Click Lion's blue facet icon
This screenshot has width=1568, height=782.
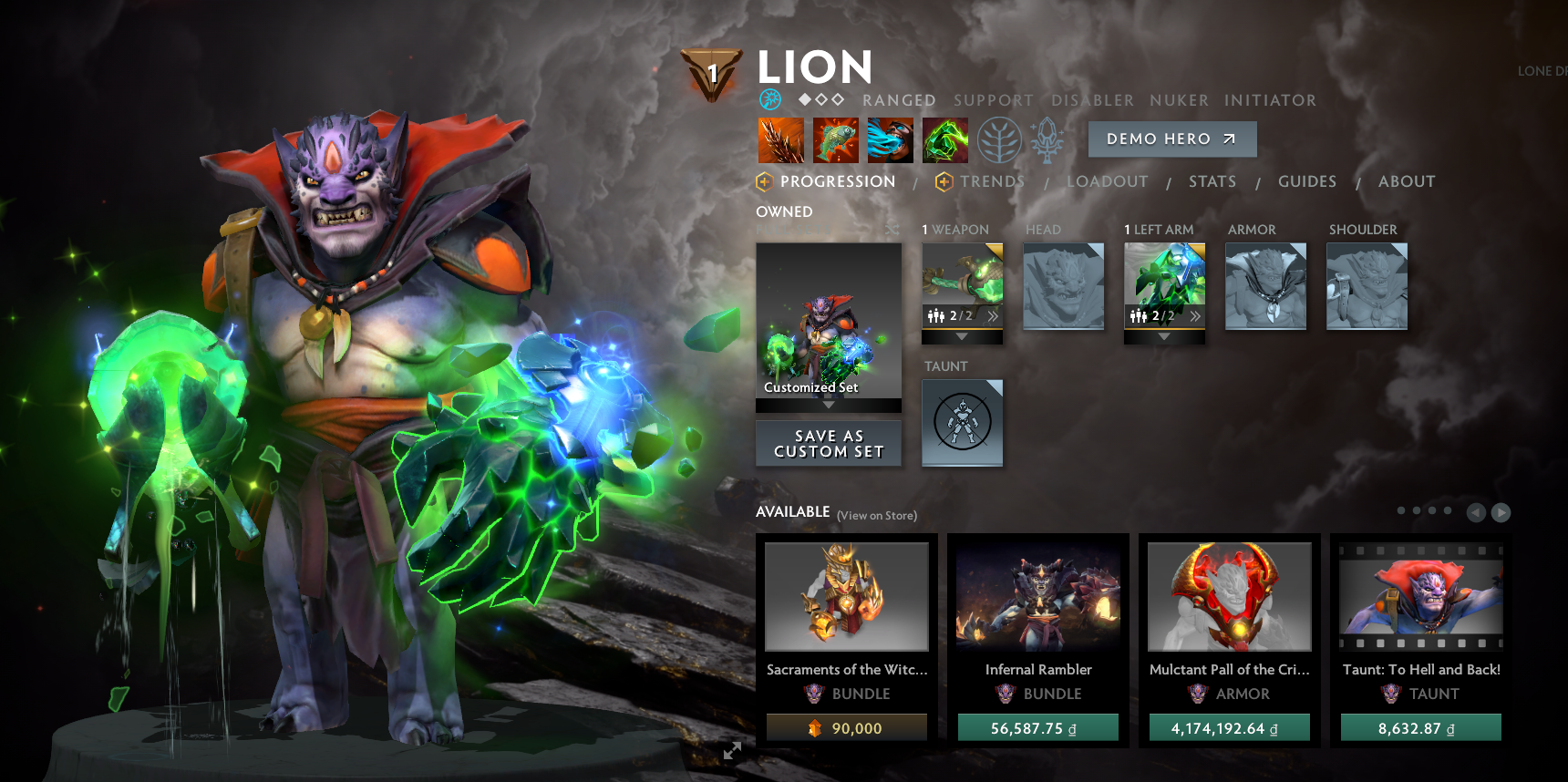pyautogui.click(x=769, y=100)
